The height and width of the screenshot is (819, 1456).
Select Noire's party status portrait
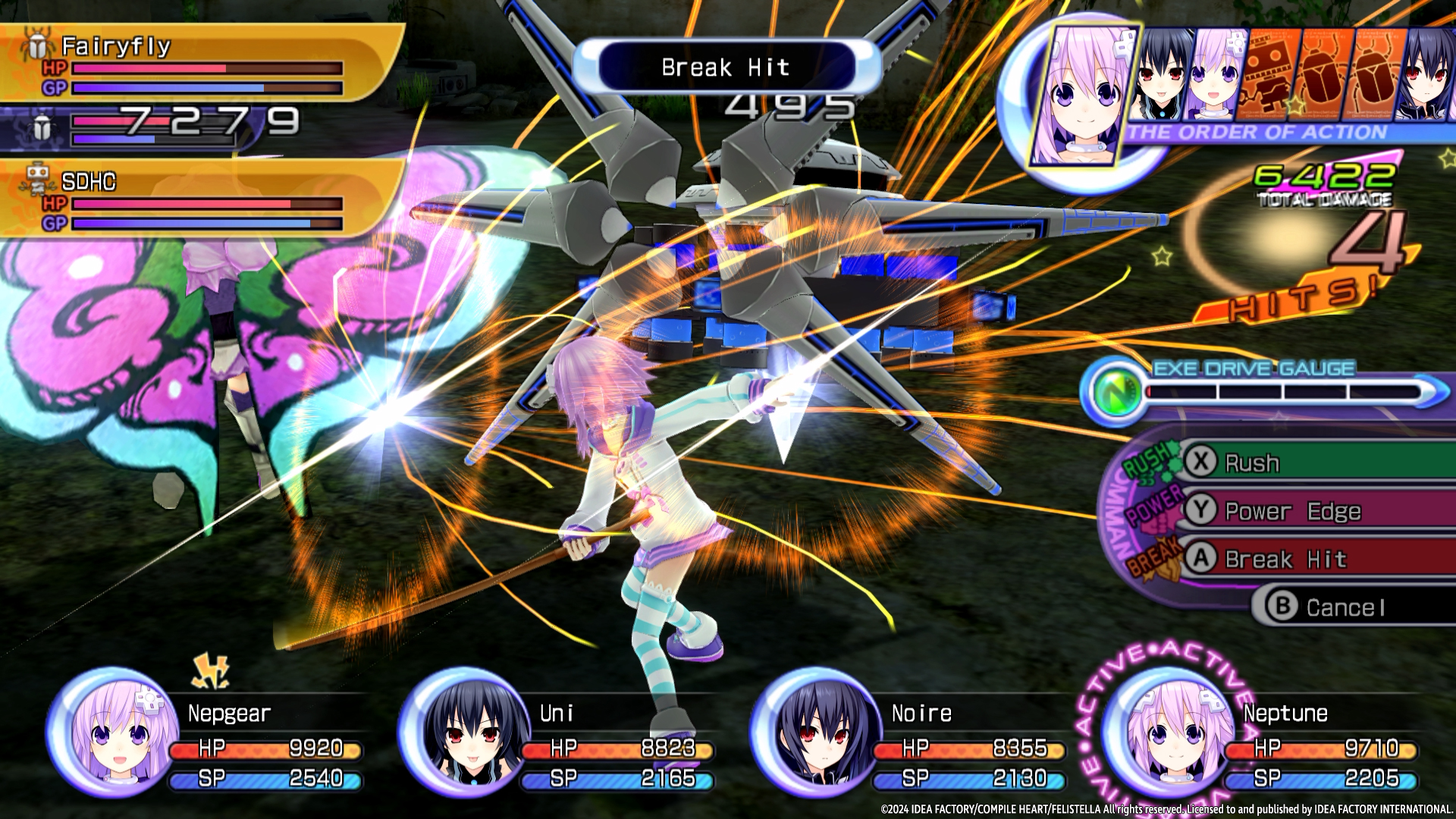[817, 732]
